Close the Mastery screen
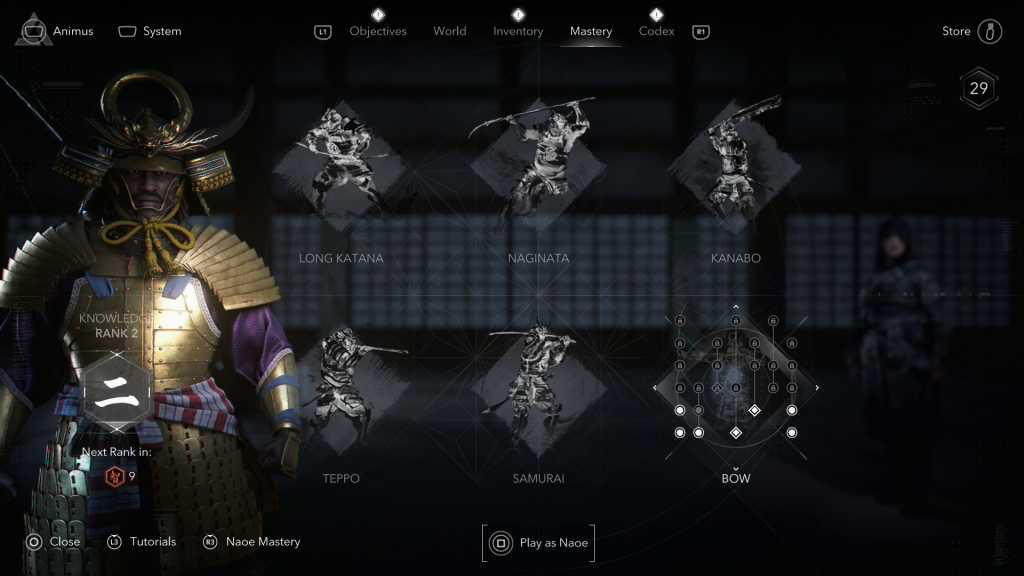 coord(53,542)
